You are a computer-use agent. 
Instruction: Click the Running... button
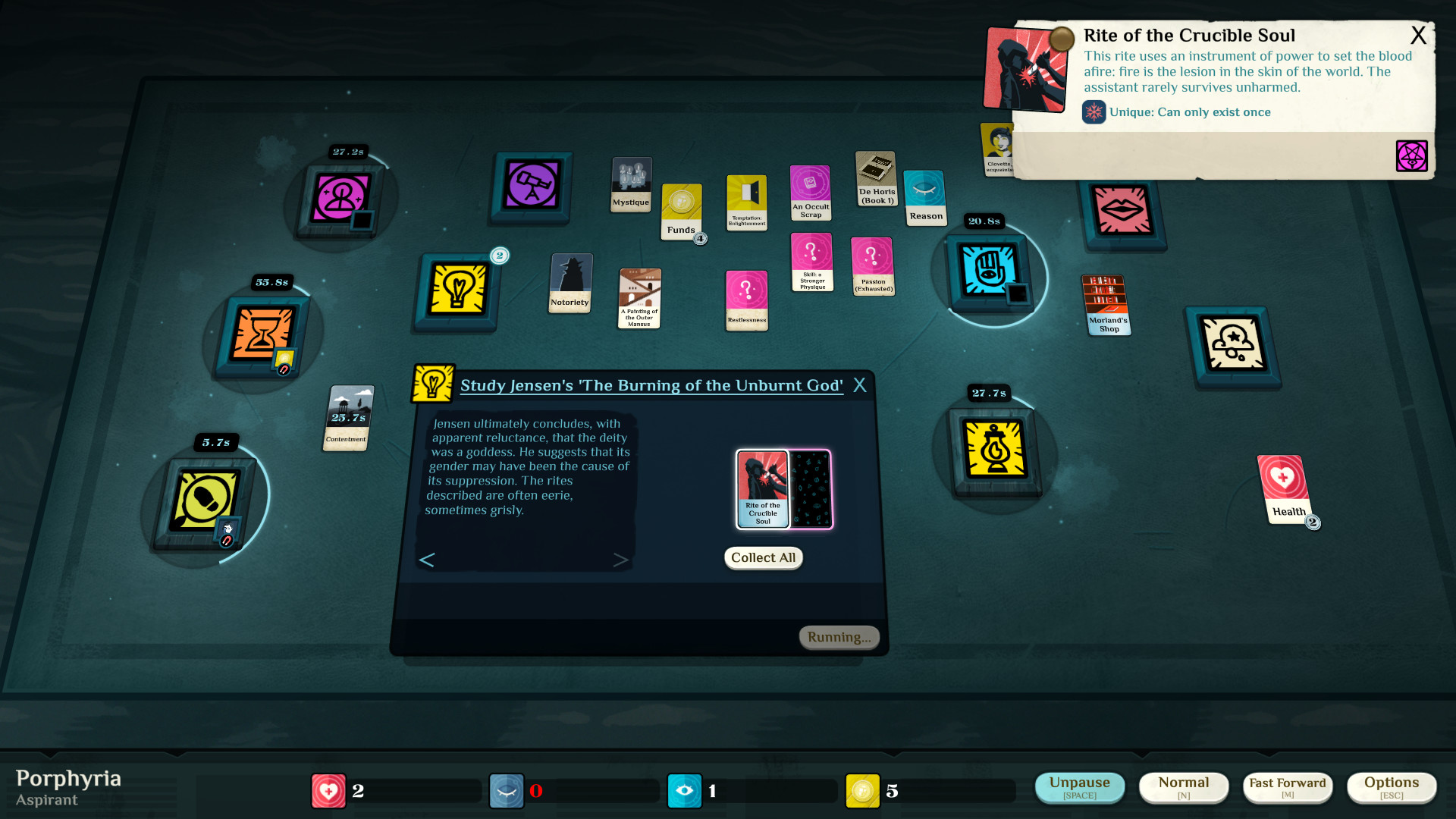point(839,637)
